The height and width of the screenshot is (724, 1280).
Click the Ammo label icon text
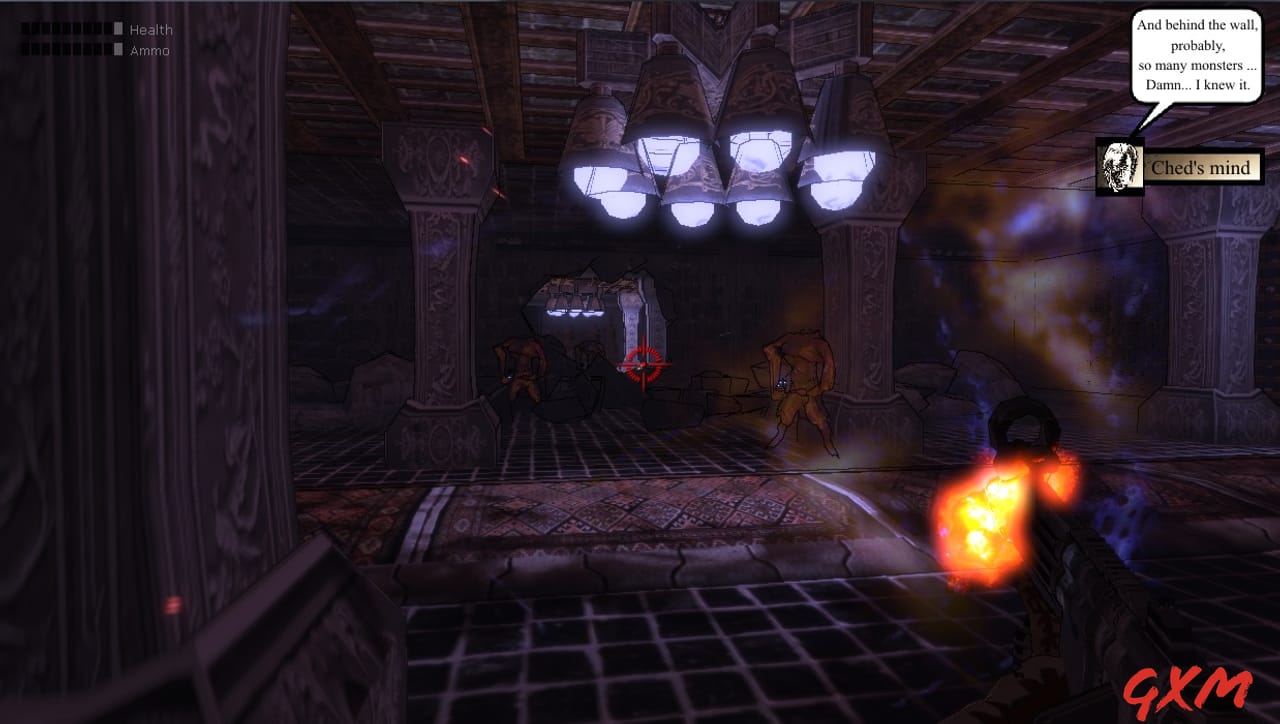point(148,50)
